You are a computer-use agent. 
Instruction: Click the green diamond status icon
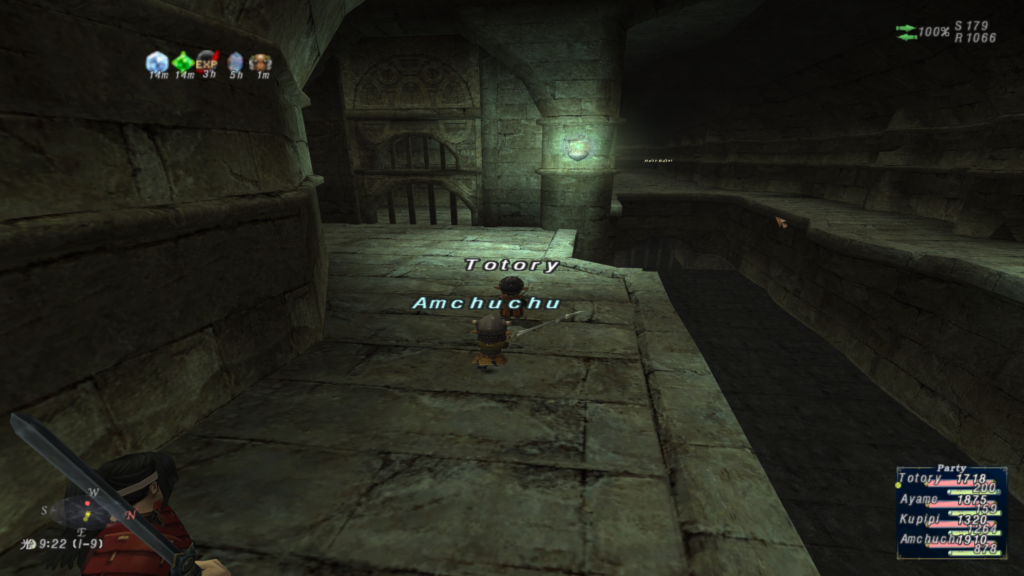coord(183,62)
